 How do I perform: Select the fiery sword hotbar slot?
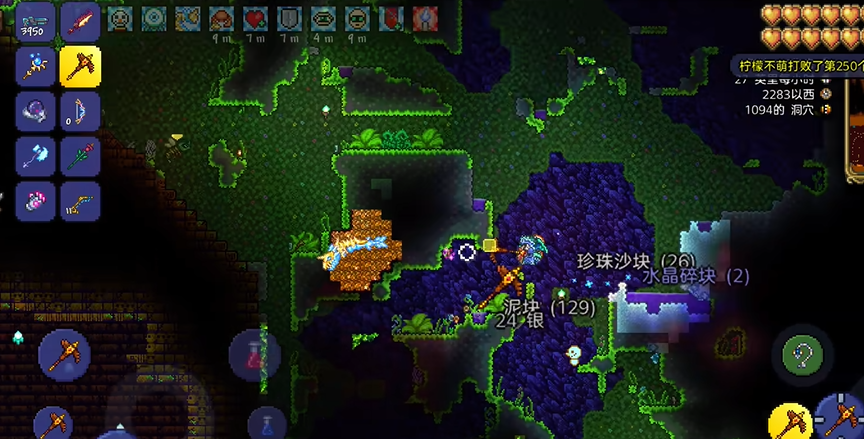click(80, 20)
